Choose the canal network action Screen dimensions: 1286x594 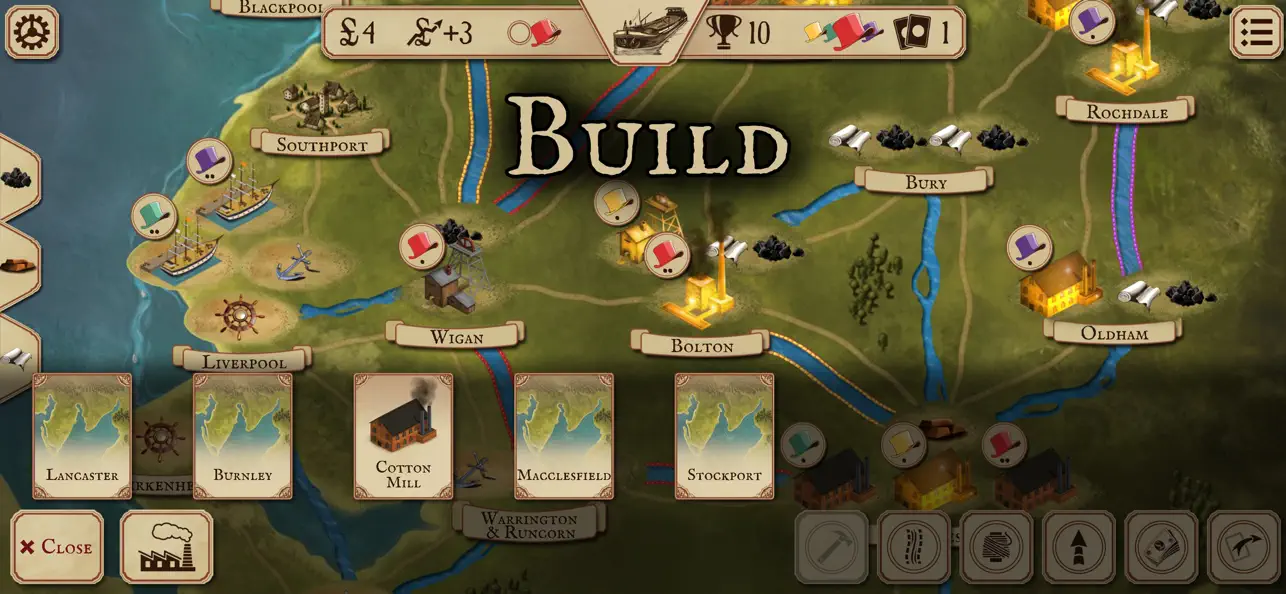(914, 547)
